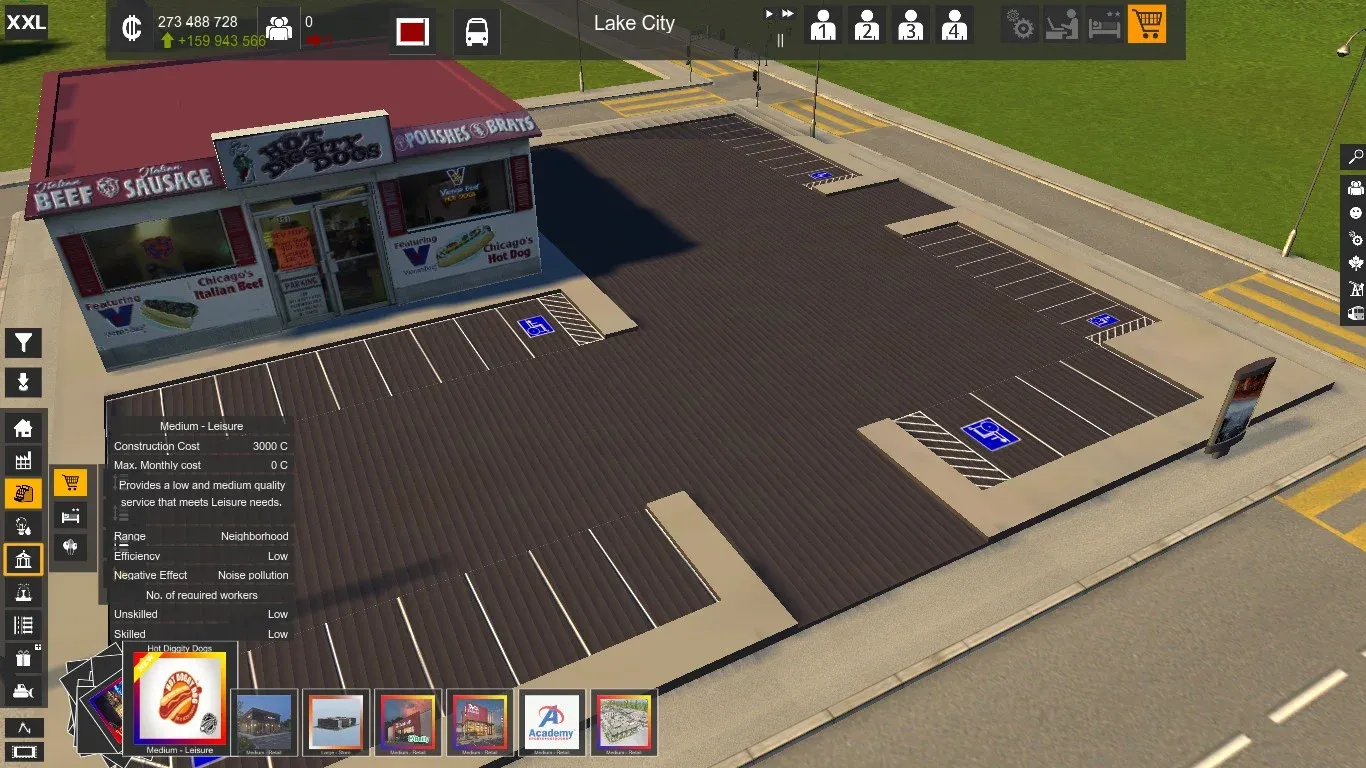This screenshot has width=1366, height=768.
Task: Open the gift box bonus menu
Action: [x=23, y=658]
